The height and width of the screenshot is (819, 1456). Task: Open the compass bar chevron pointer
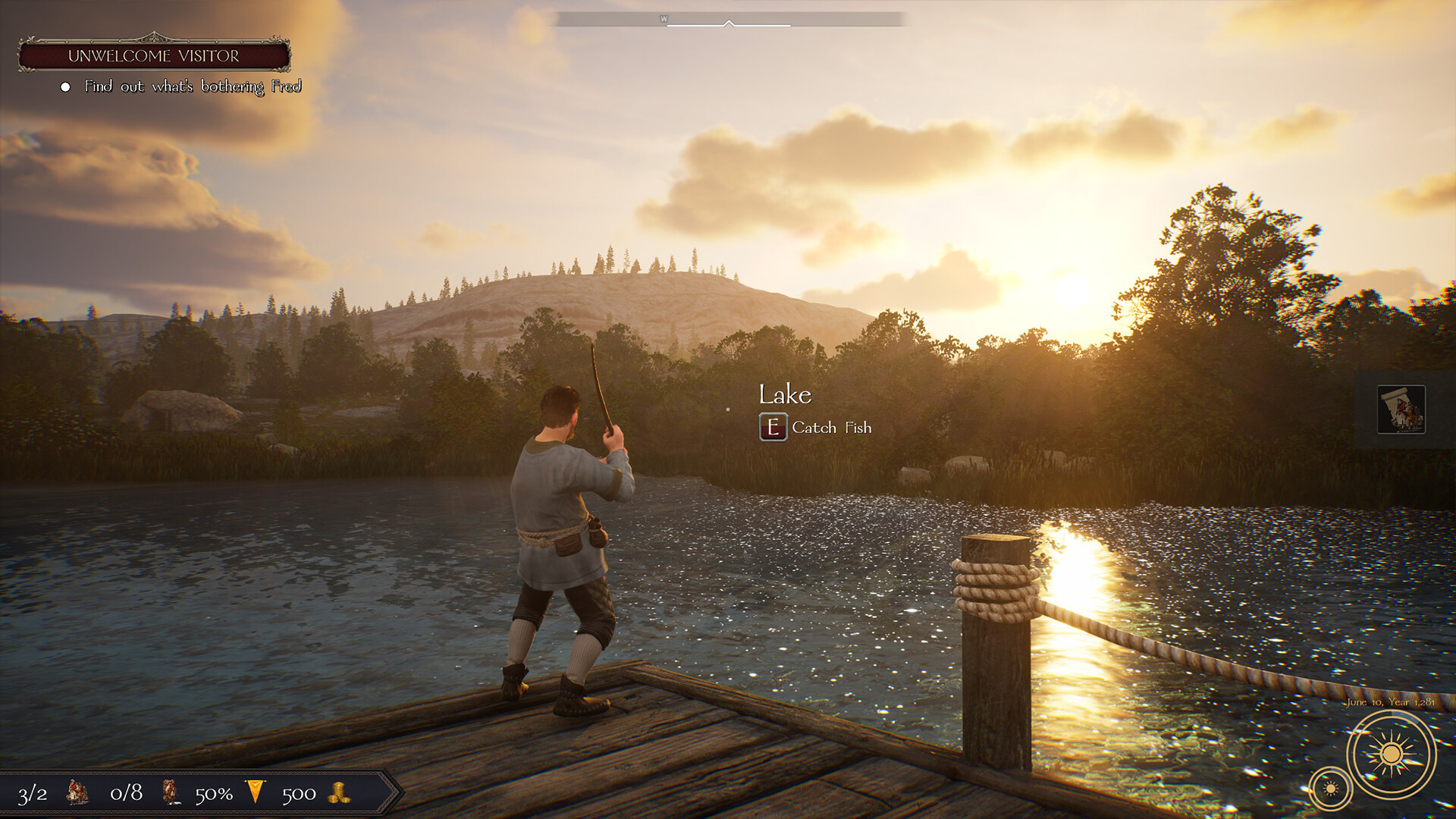730,23
